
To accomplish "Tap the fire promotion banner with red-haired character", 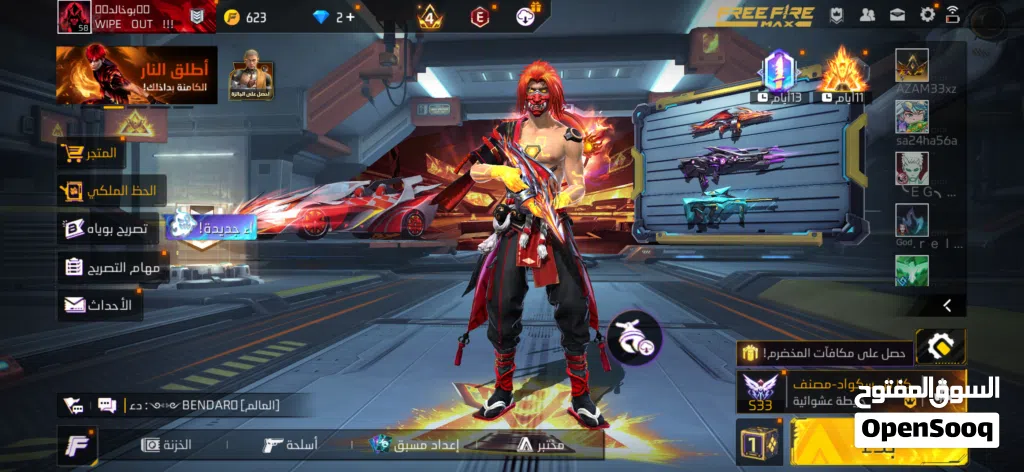I will 137,75.
